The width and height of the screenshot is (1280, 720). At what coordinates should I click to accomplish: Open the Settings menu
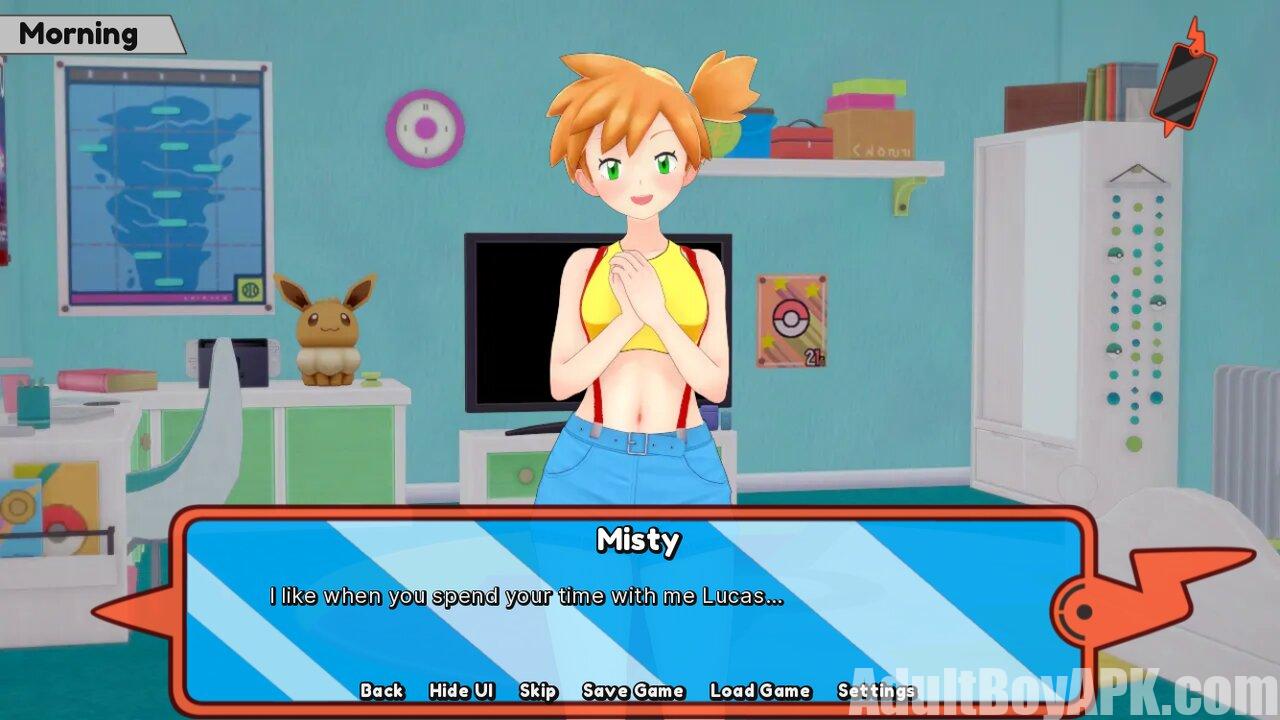pyautogui.click(x=876, y=691)
